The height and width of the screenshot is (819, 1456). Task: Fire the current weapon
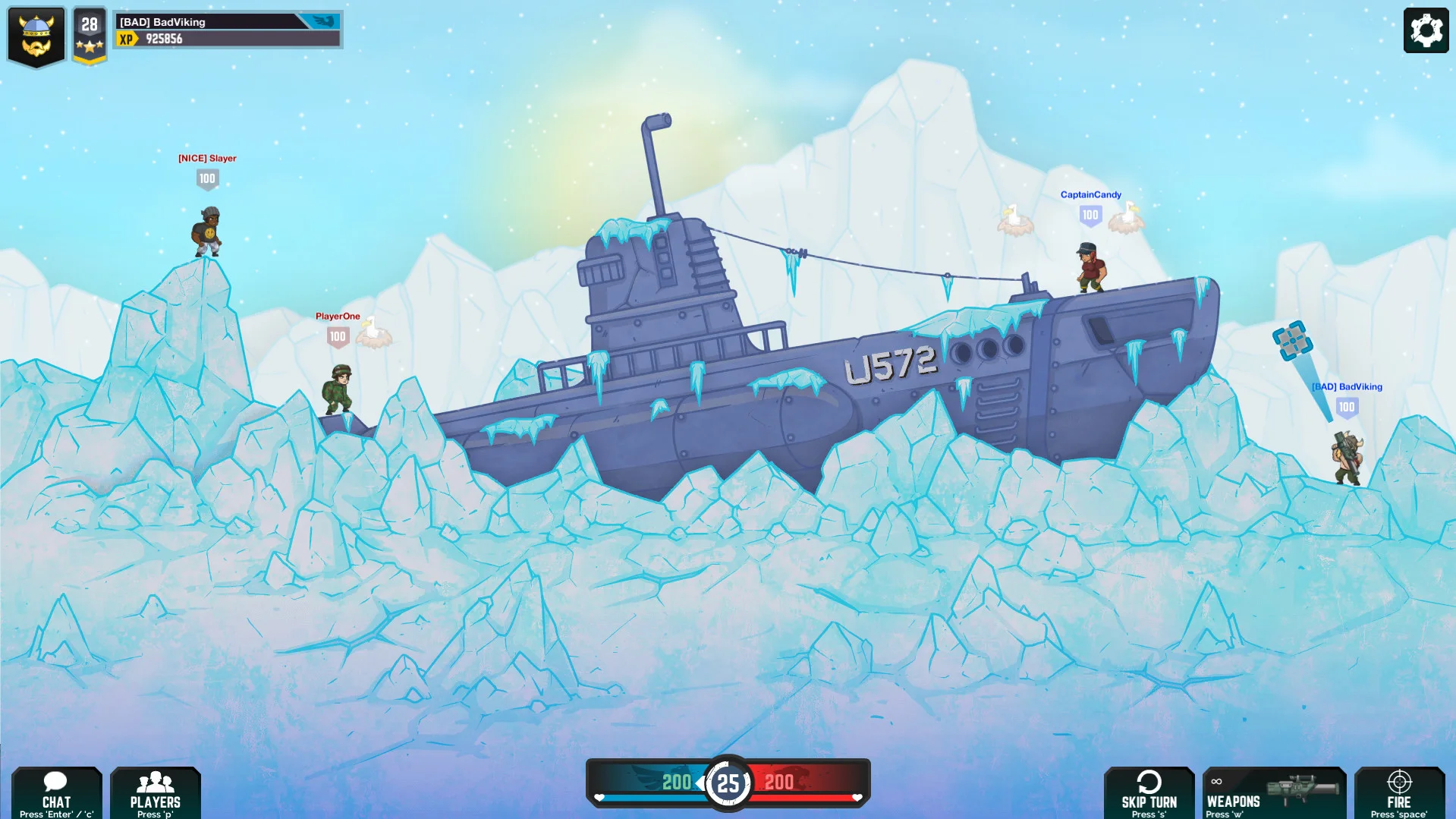[x=1399, y=793]
